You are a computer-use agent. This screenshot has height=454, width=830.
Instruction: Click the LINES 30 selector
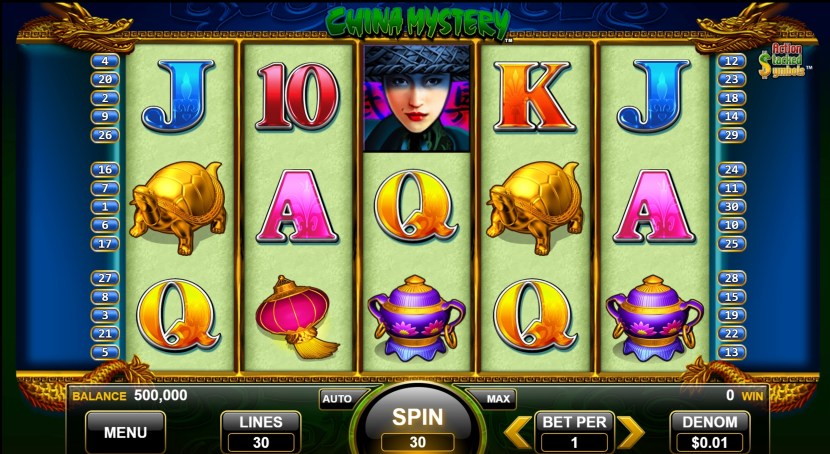point(260,432)
